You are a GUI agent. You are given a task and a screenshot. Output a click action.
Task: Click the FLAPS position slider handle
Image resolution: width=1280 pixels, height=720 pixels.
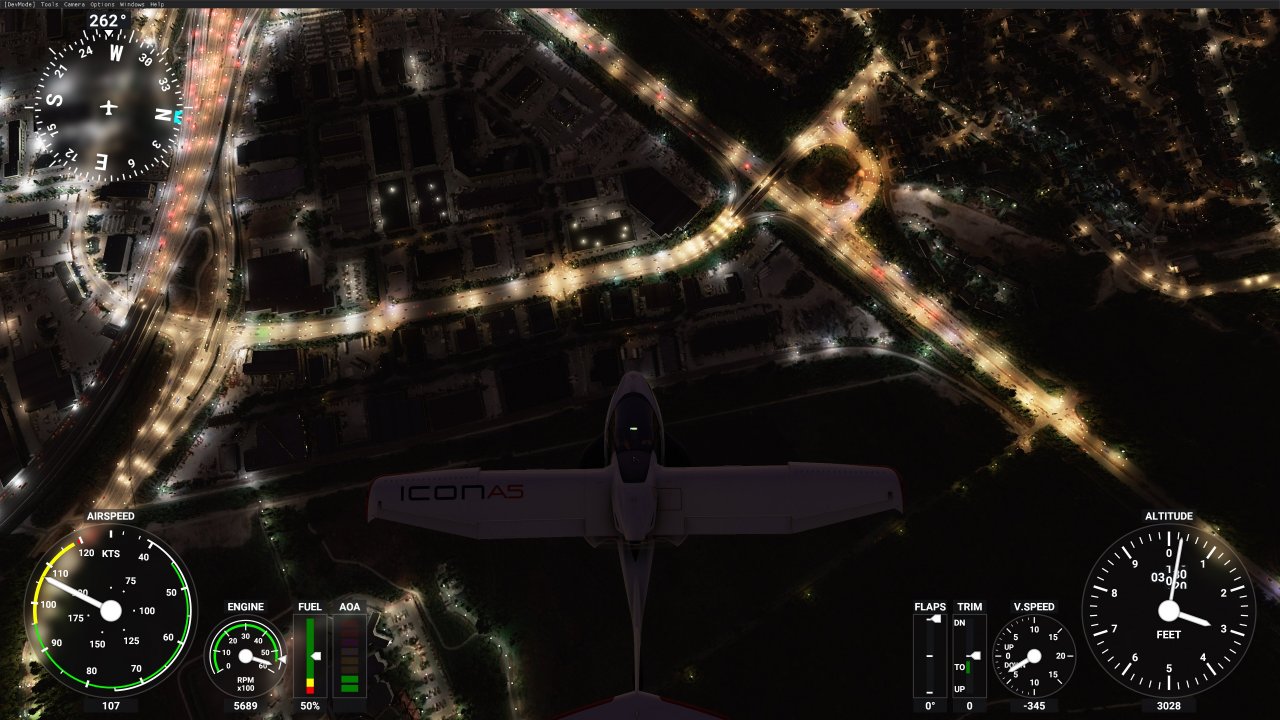point(933,619)
